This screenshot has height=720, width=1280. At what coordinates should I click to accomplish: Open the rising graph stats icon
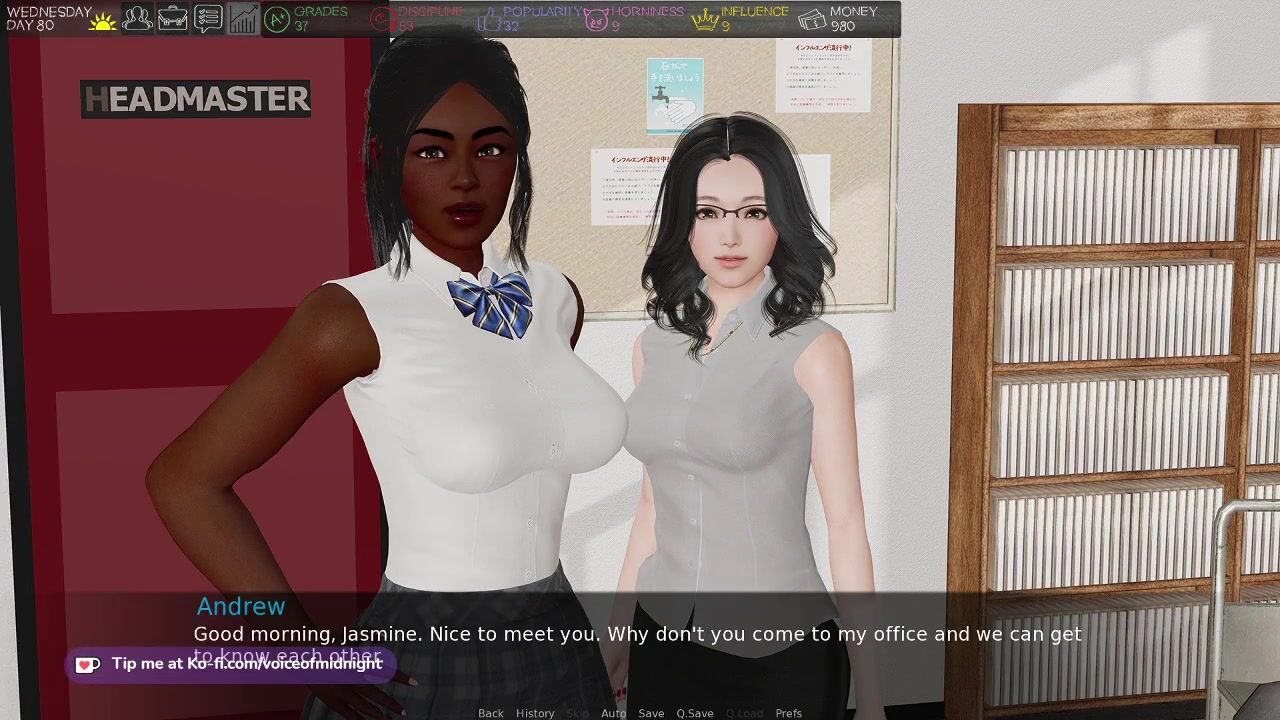[x=242, y=18]
